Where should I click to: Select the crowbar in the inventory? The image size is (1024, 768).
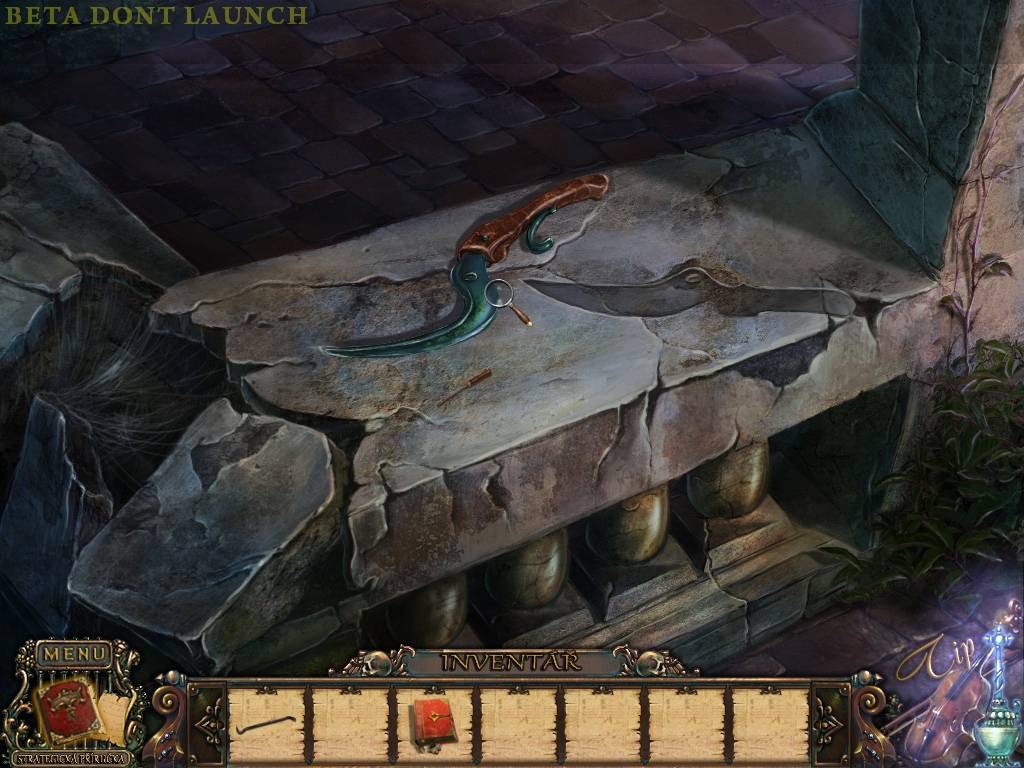266,723
